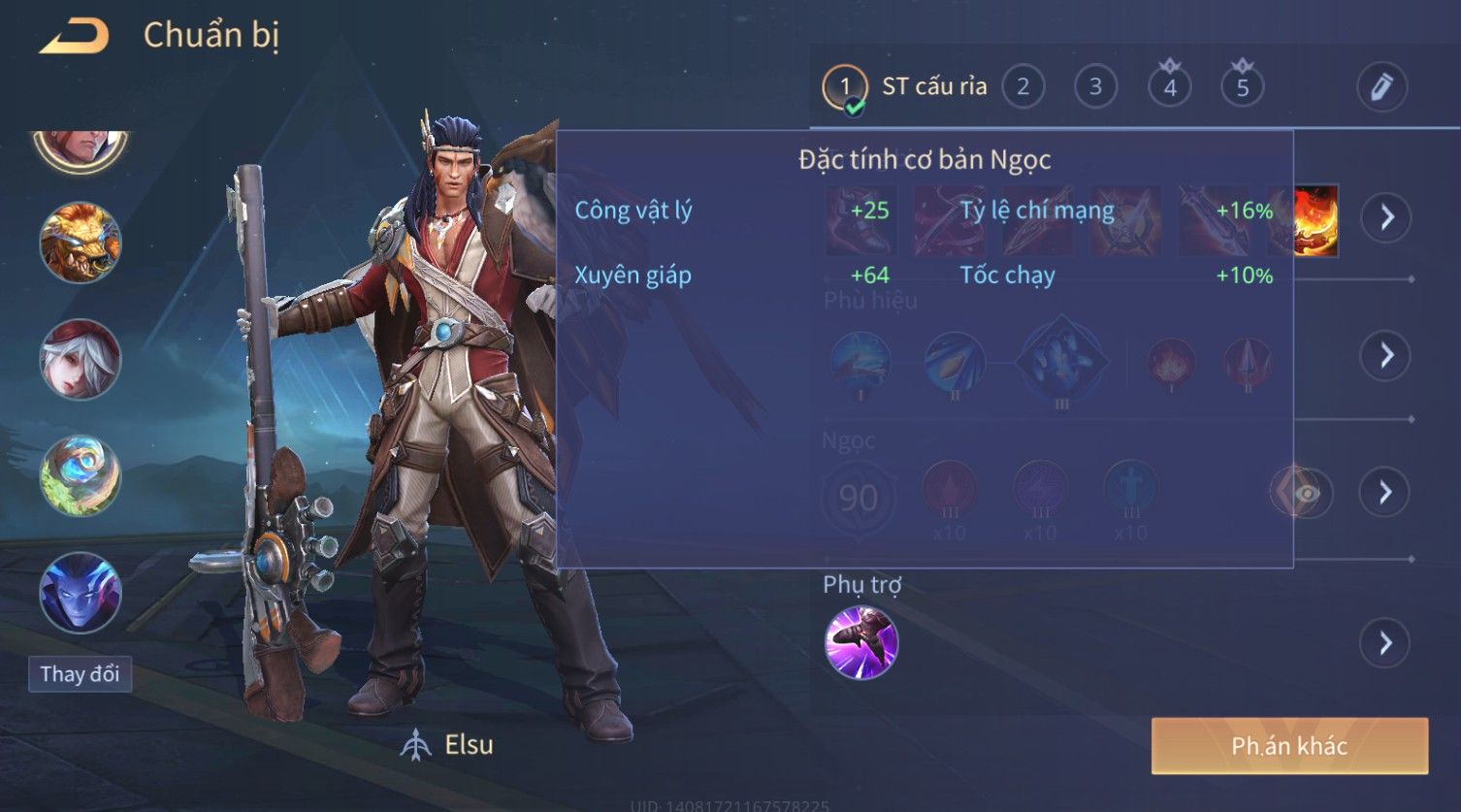
Task: Expand the Phù hiệu section arrow
Action: click(x=1385, y=356)
